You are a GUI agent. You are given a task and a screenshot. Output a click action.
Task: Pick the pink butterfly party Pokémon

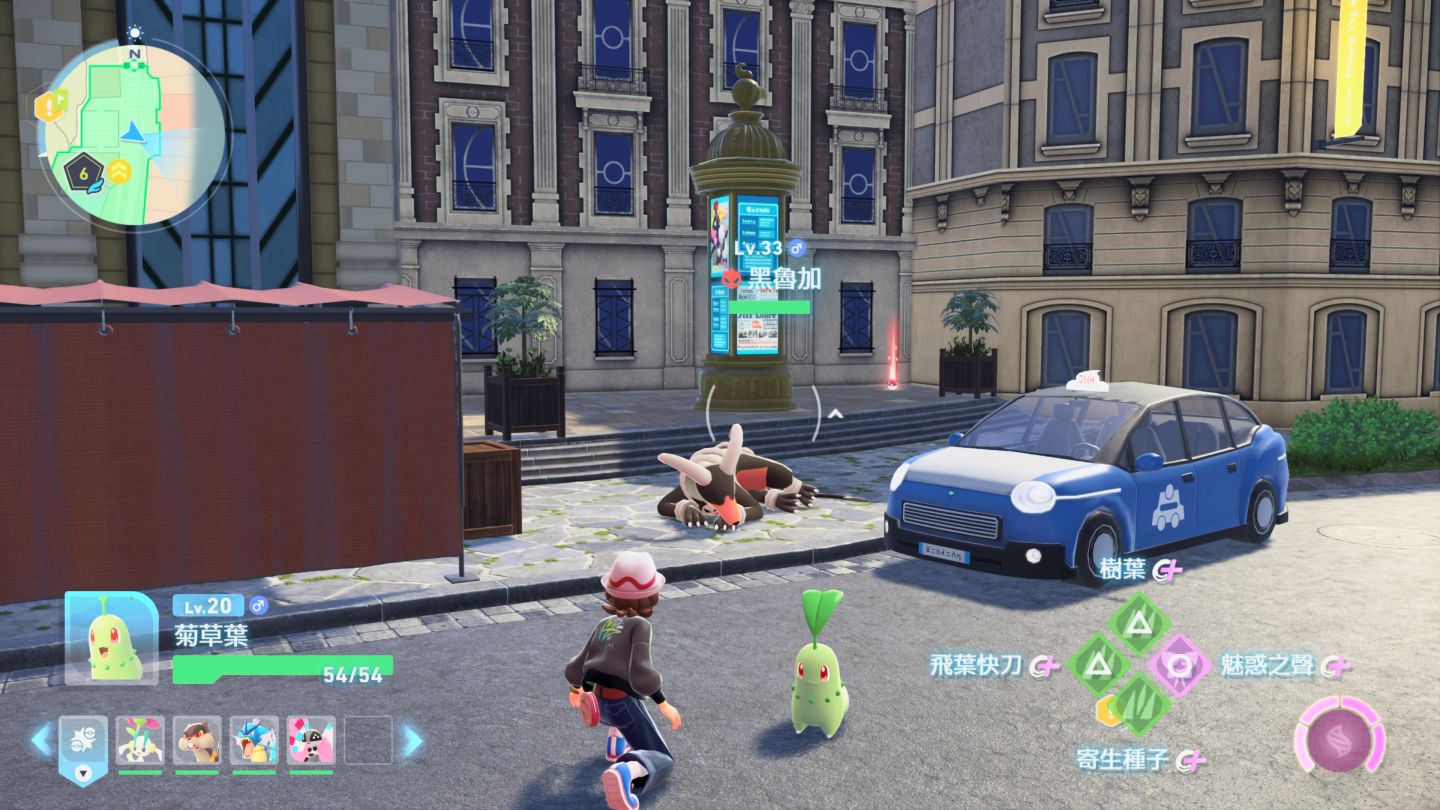click(x=311, y=741)
